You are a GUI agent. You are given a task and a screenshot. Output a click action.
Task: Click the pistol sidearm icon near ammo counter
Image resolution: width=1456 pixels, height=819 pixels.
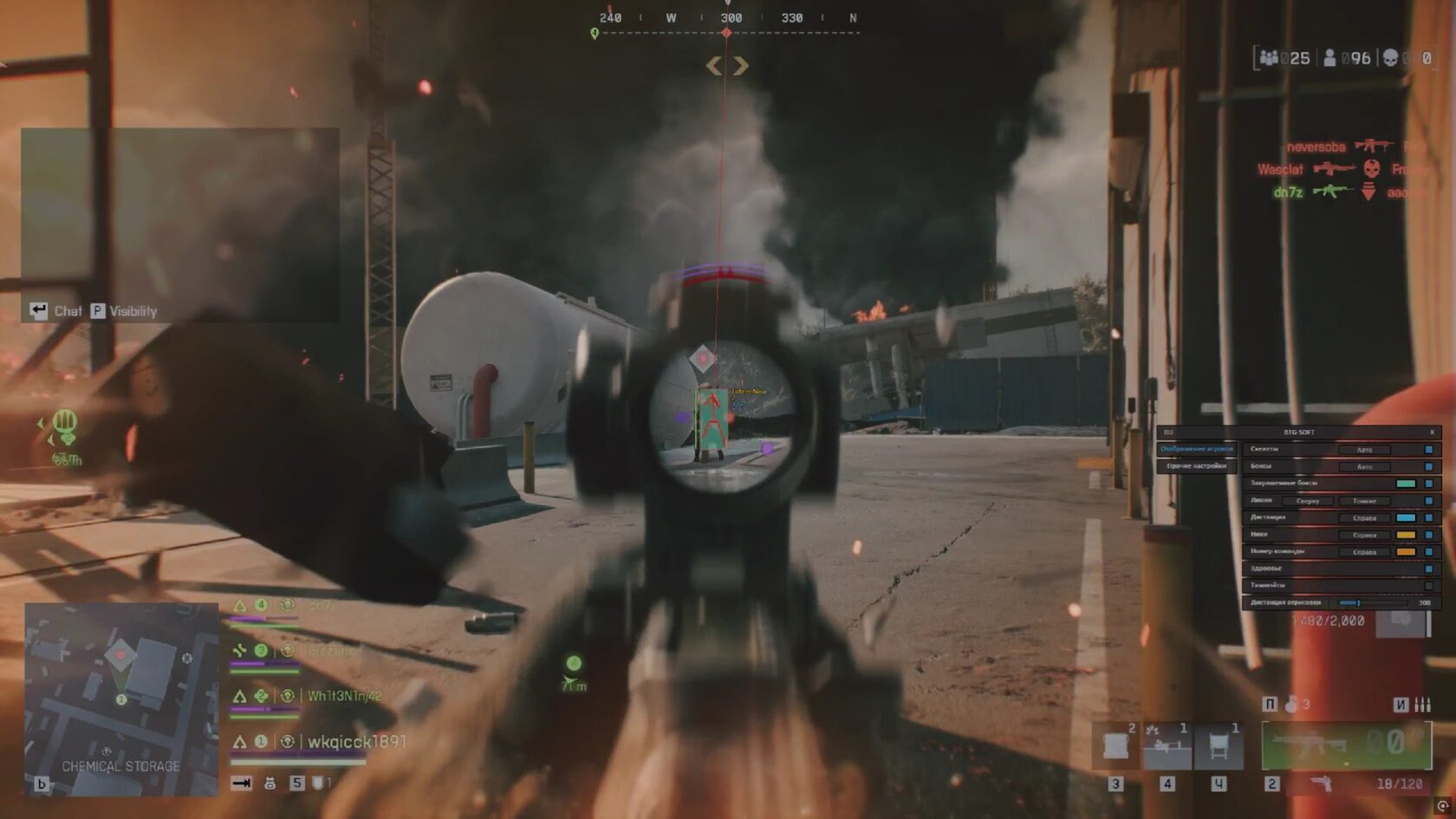point(1322,784)
